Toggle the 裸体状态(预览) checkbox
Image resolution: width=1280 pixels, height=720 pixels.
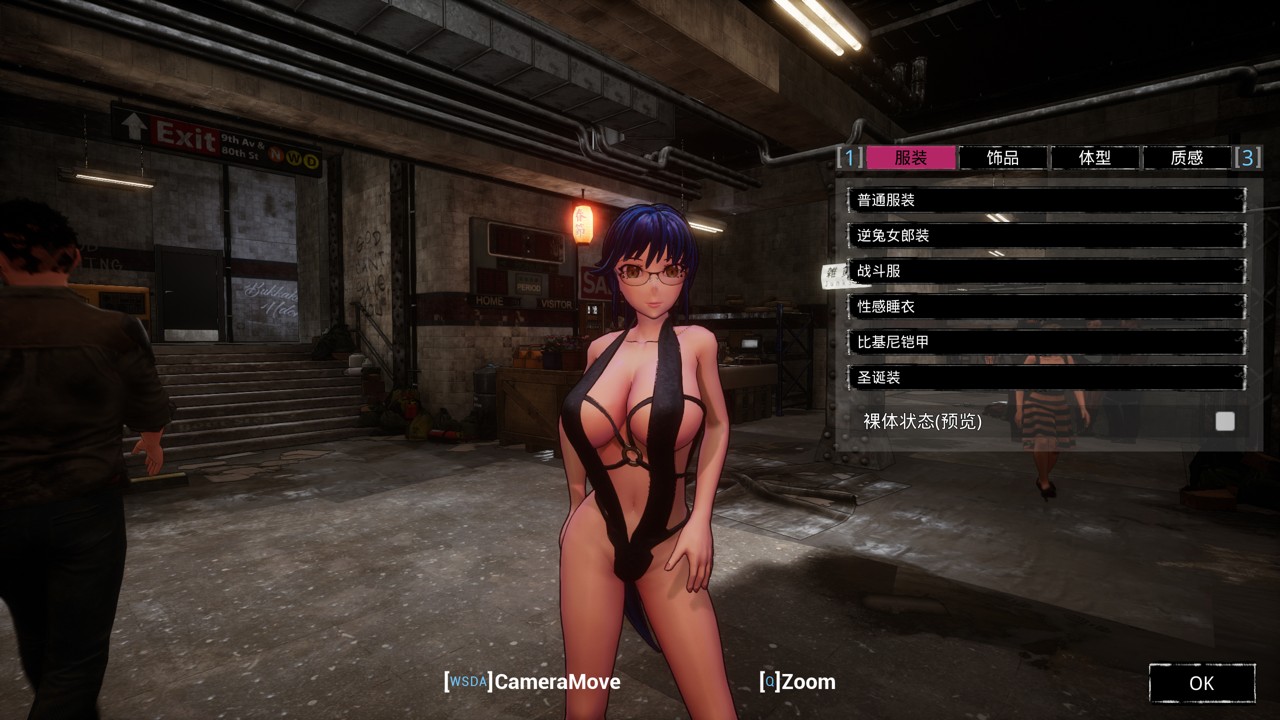1225,421
